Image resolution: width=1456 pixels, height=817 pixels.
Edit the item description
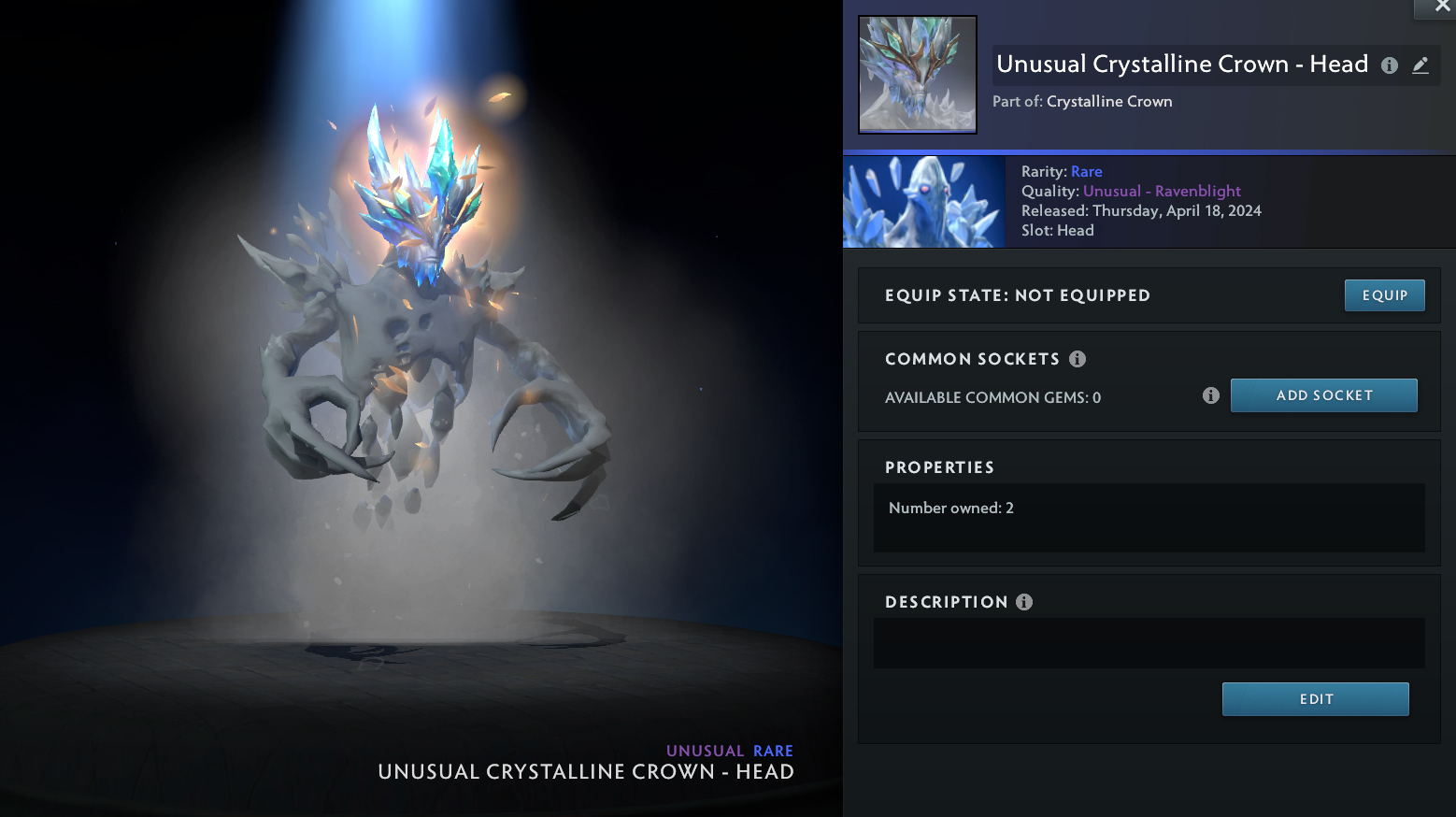click(1315, 699)
